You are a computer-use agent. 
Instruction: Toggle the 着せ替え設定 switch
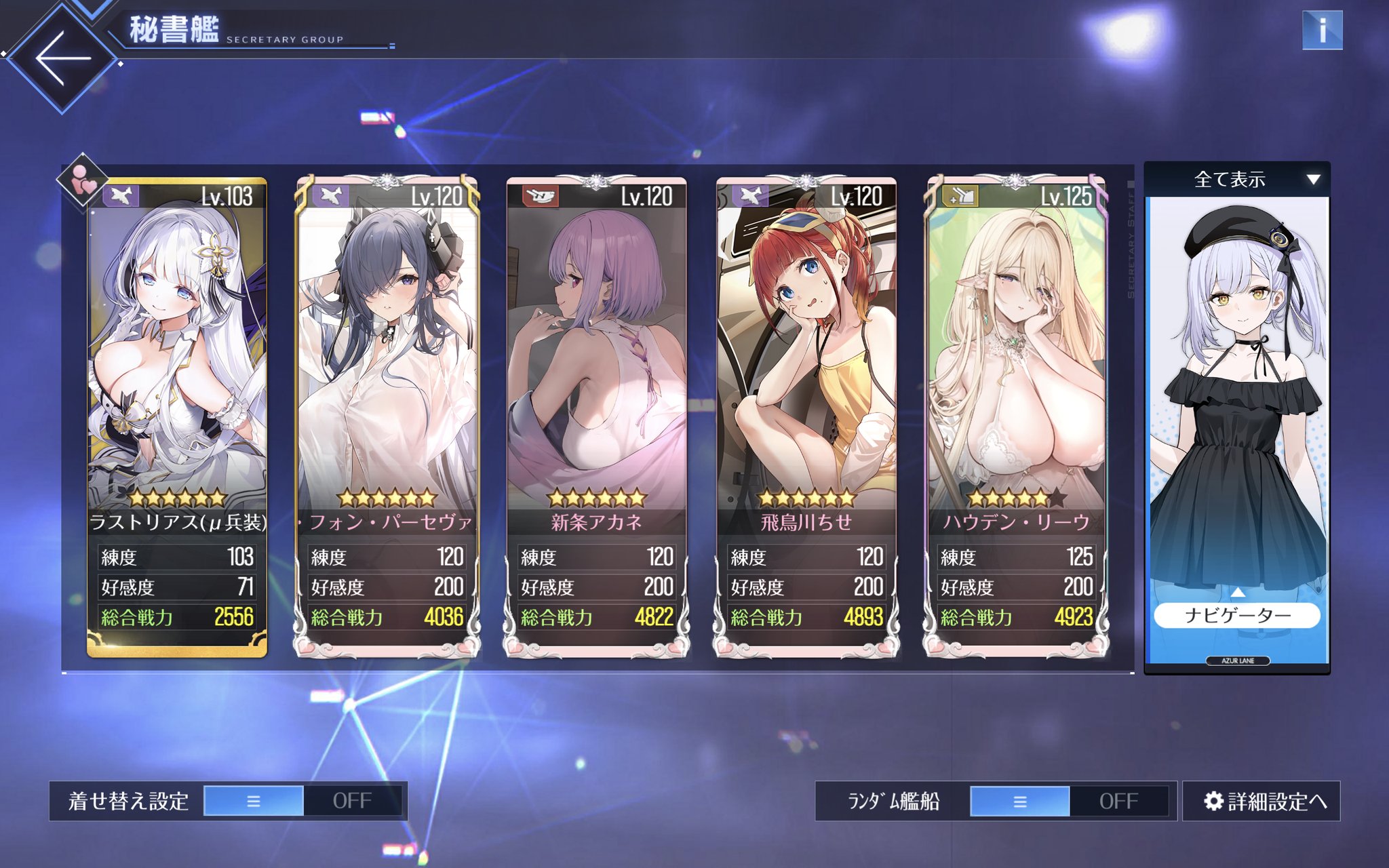(x=302, y=801)
